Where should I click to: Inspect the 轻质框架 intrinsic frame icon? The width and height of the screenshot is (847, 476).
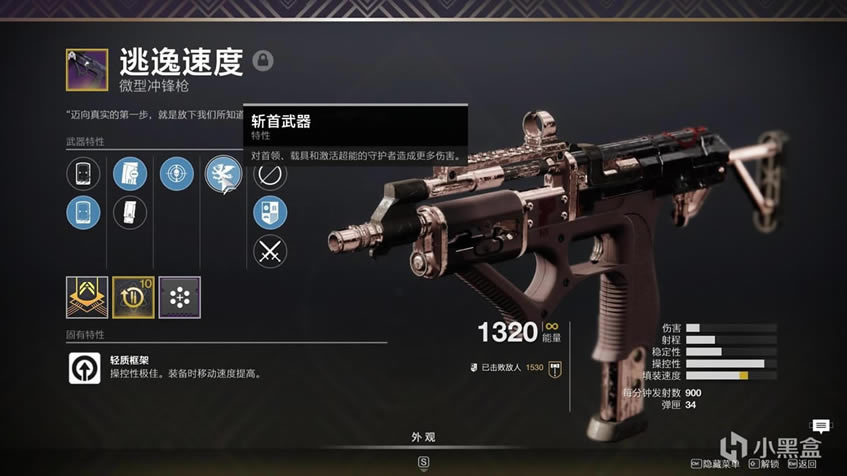pos(83,368)
